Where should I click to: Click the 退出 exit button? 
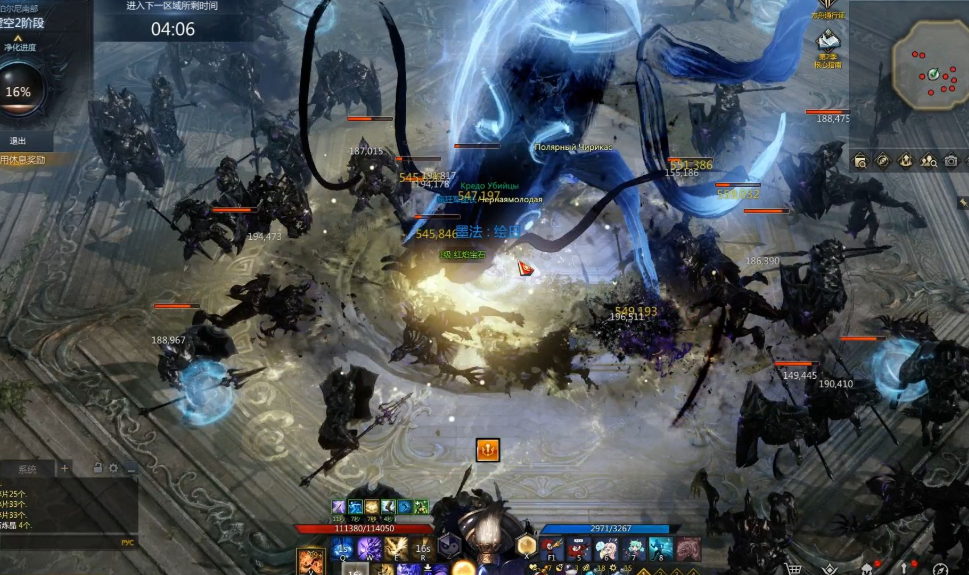tap(18, 141)
